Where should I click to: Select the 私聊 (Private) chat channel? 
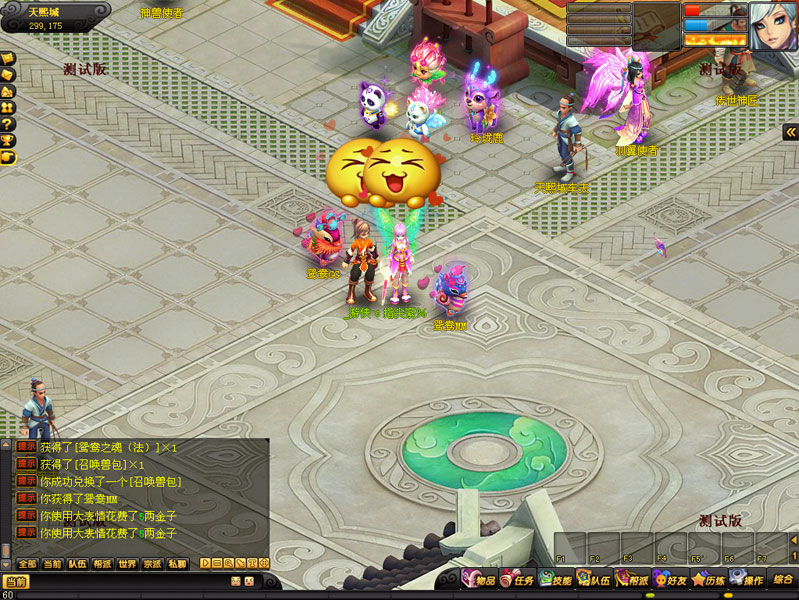click(x=177, y=564)
